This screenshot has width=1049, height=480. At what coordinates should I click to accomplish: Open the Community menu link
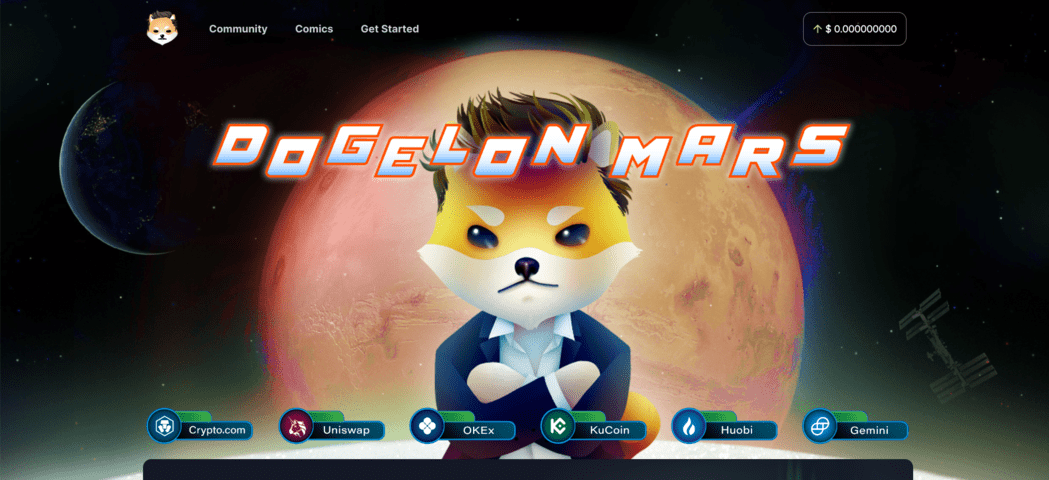(x=238, y=29)
